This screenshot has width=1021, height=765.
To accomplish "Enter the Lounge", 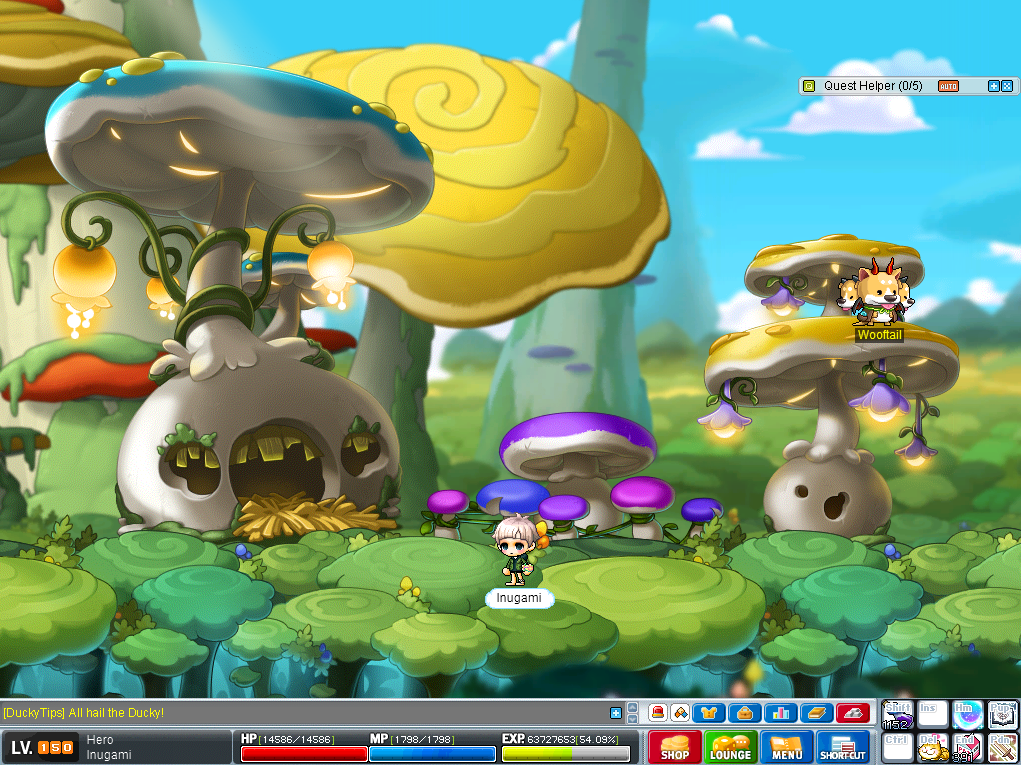I will tap(730, 747).
